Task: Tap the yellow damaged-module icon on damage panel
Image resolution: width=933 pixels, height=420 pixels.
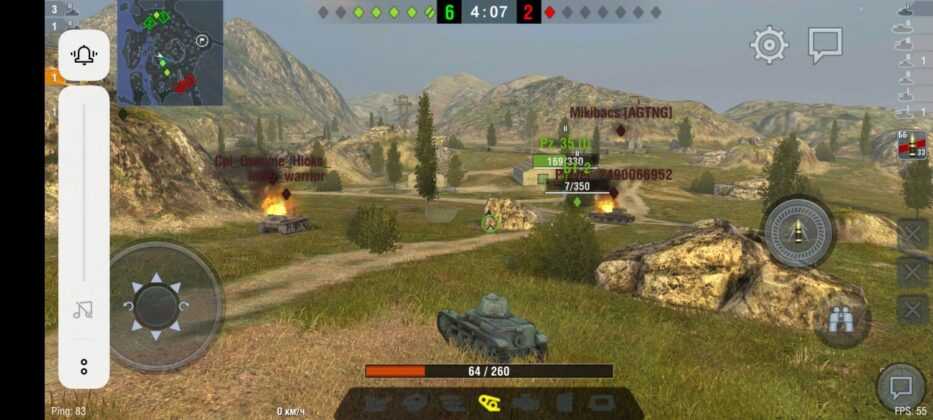Action: 489,401
